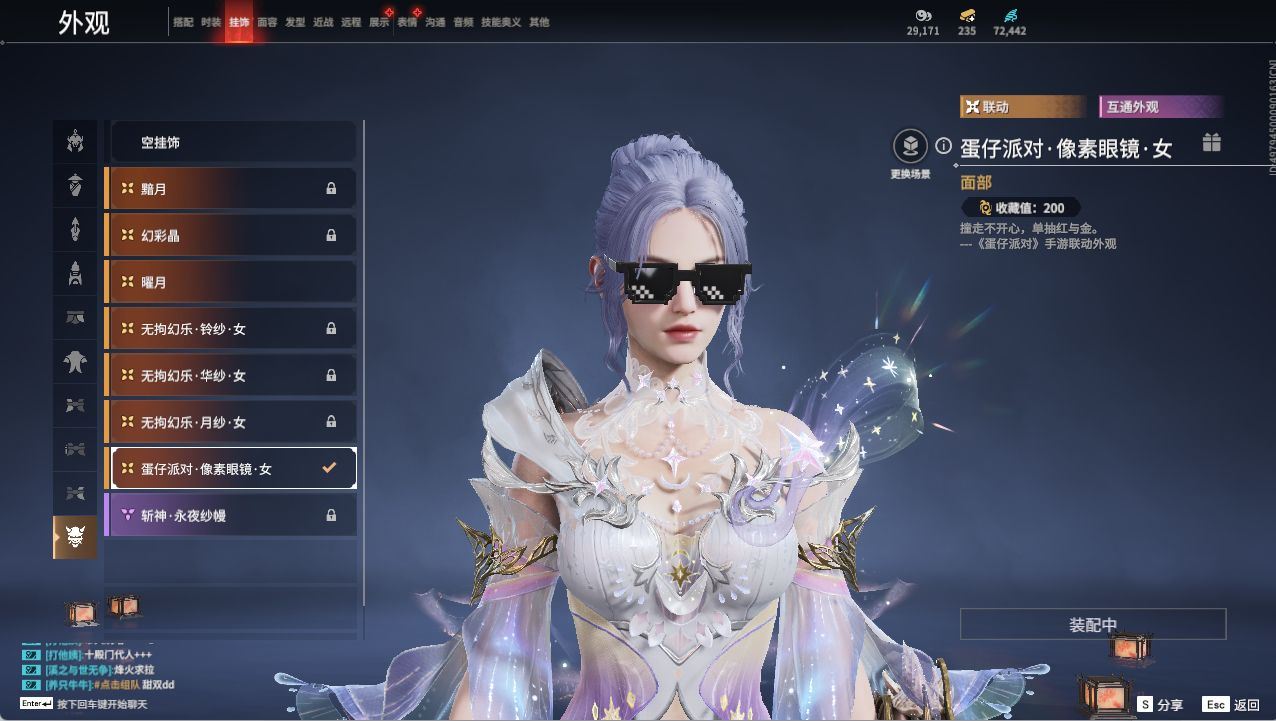Select the 黯月 accessory

tap(231, 189)
